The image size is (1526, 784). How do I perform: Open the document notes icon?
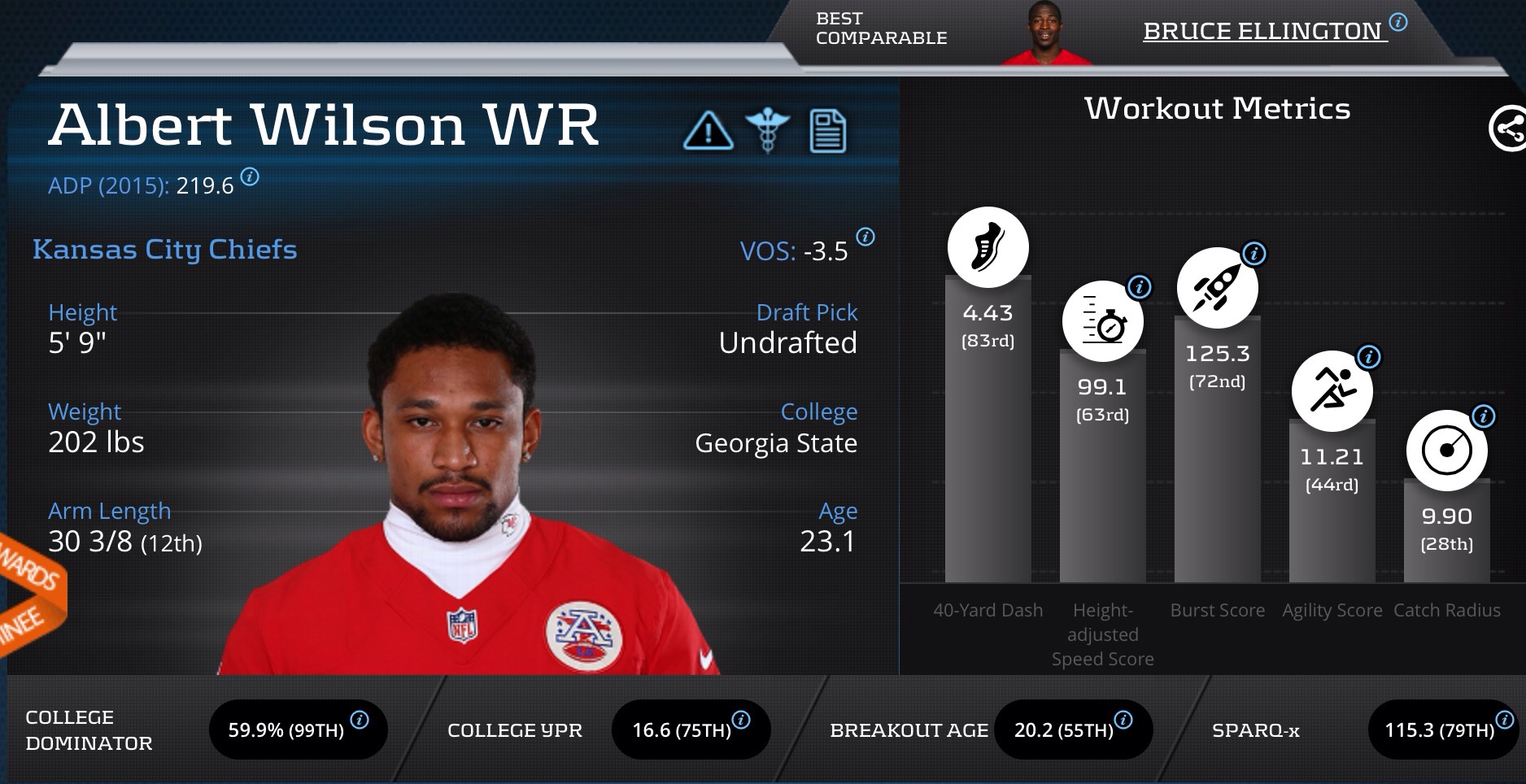click(x=827, y=131)
